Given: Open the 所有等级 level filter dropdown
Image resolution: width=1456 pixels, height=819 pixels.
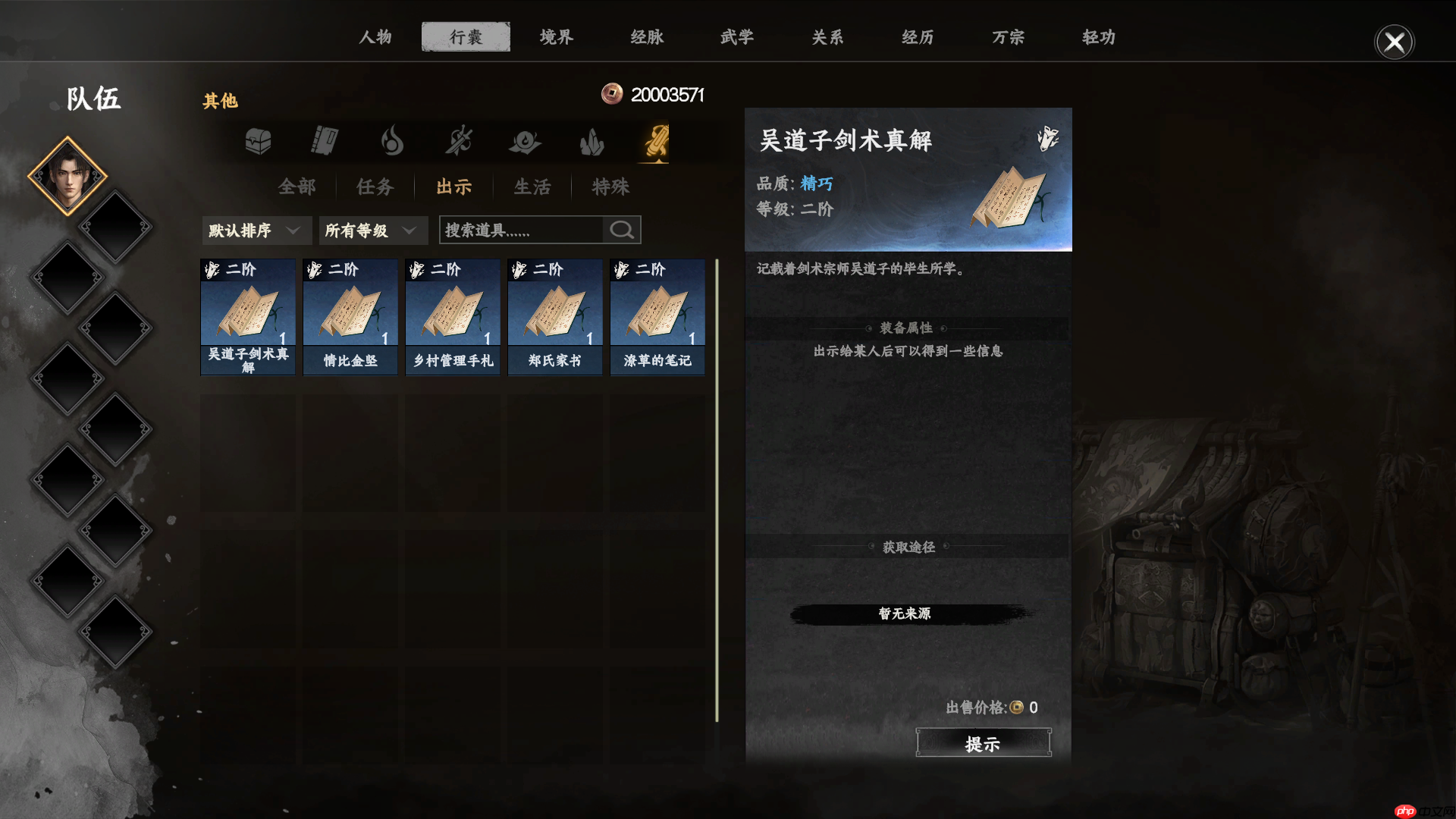Looking at the screenshot, I should coord(372,230).
